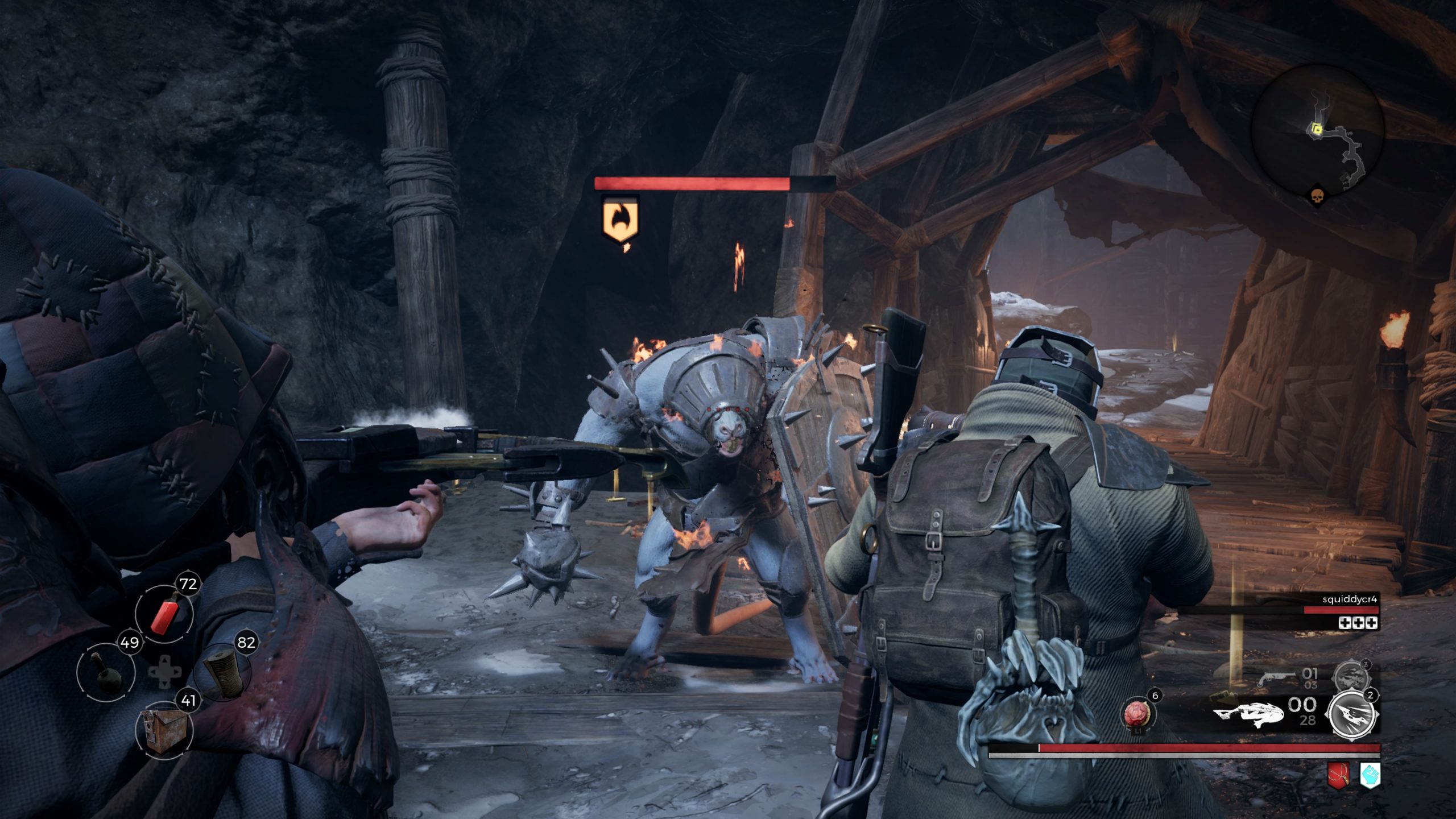Inspect the cyan fist buff icon

click(x=1370, y=776)
